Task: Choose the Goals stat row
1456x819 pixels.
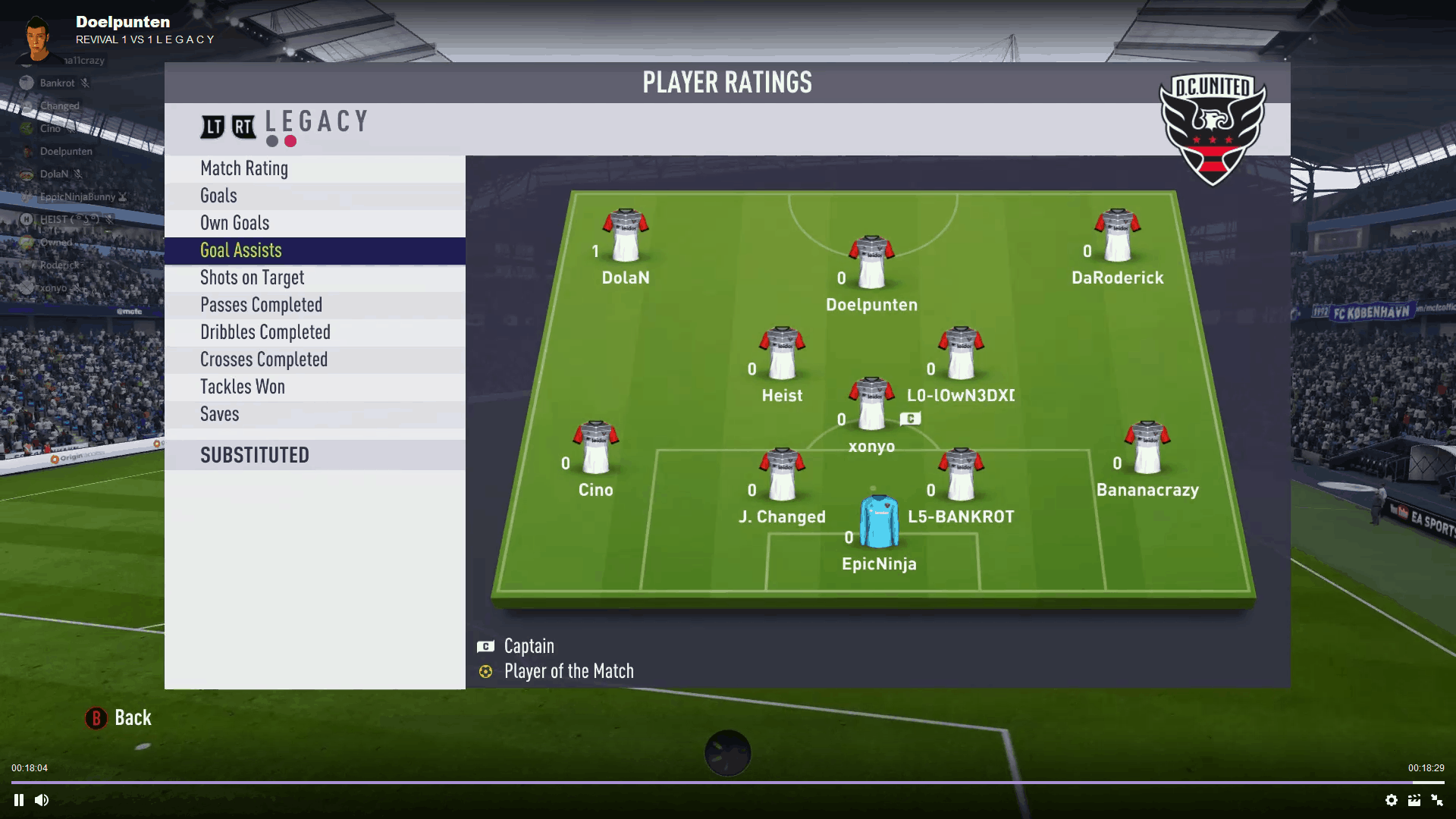Action: 218,196
